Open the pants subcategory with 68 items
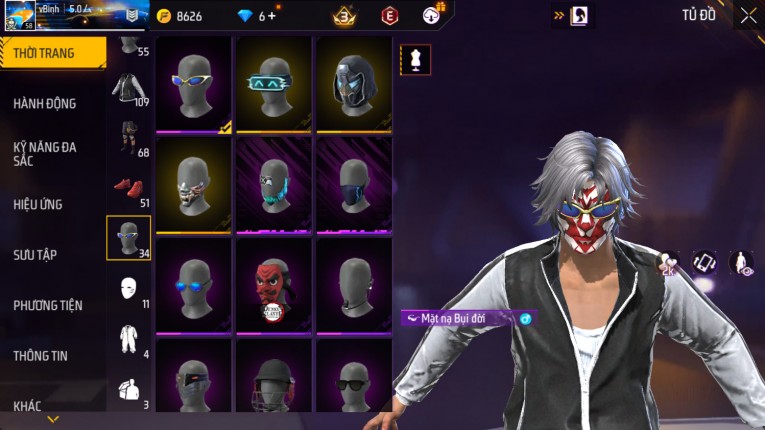765x430 pixels. (128, 138)
